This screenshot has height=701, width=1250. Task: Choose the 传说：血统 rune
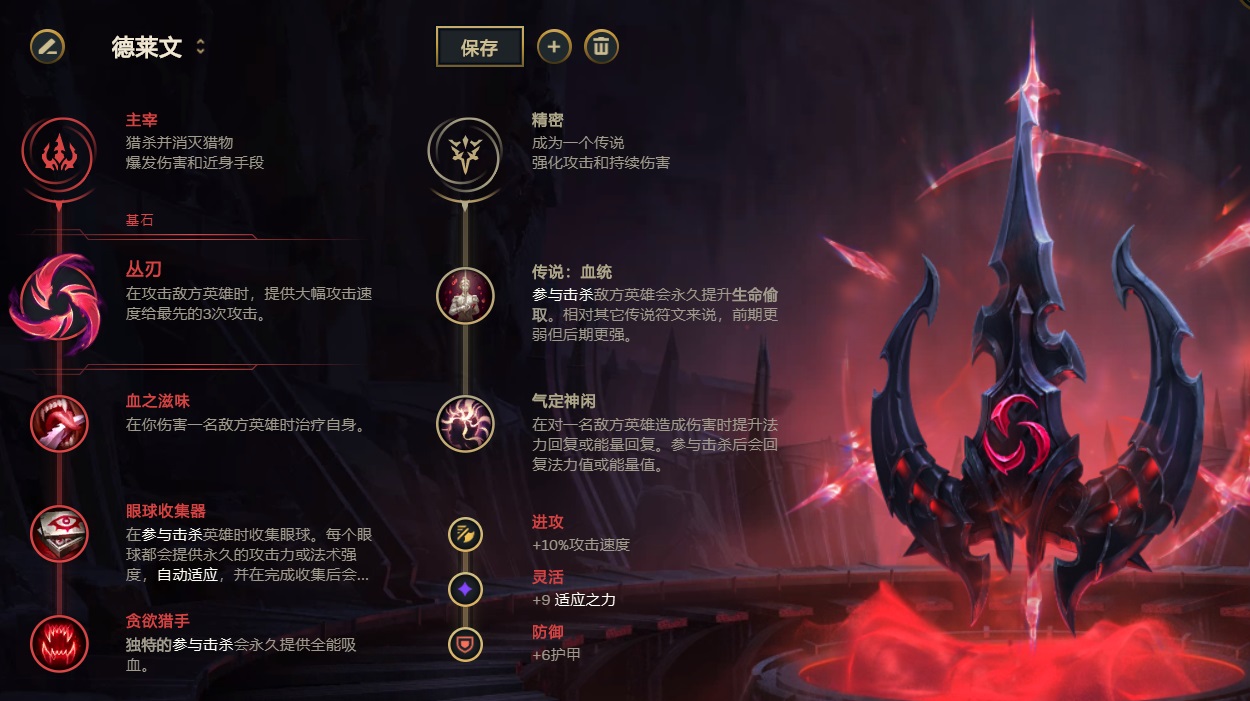[465, 296]
